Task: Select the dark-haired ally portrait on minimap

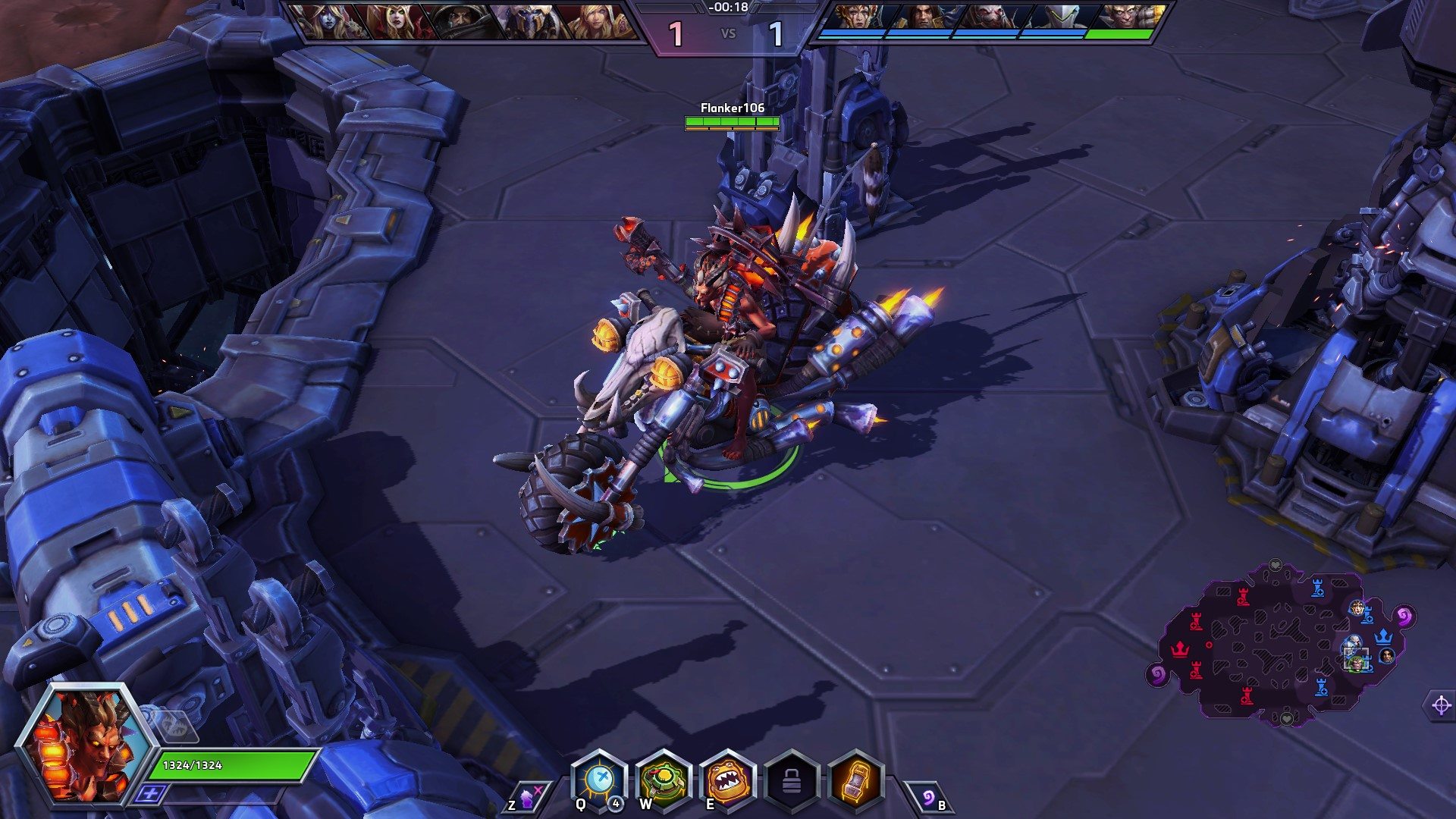Action: point(1387,656)
